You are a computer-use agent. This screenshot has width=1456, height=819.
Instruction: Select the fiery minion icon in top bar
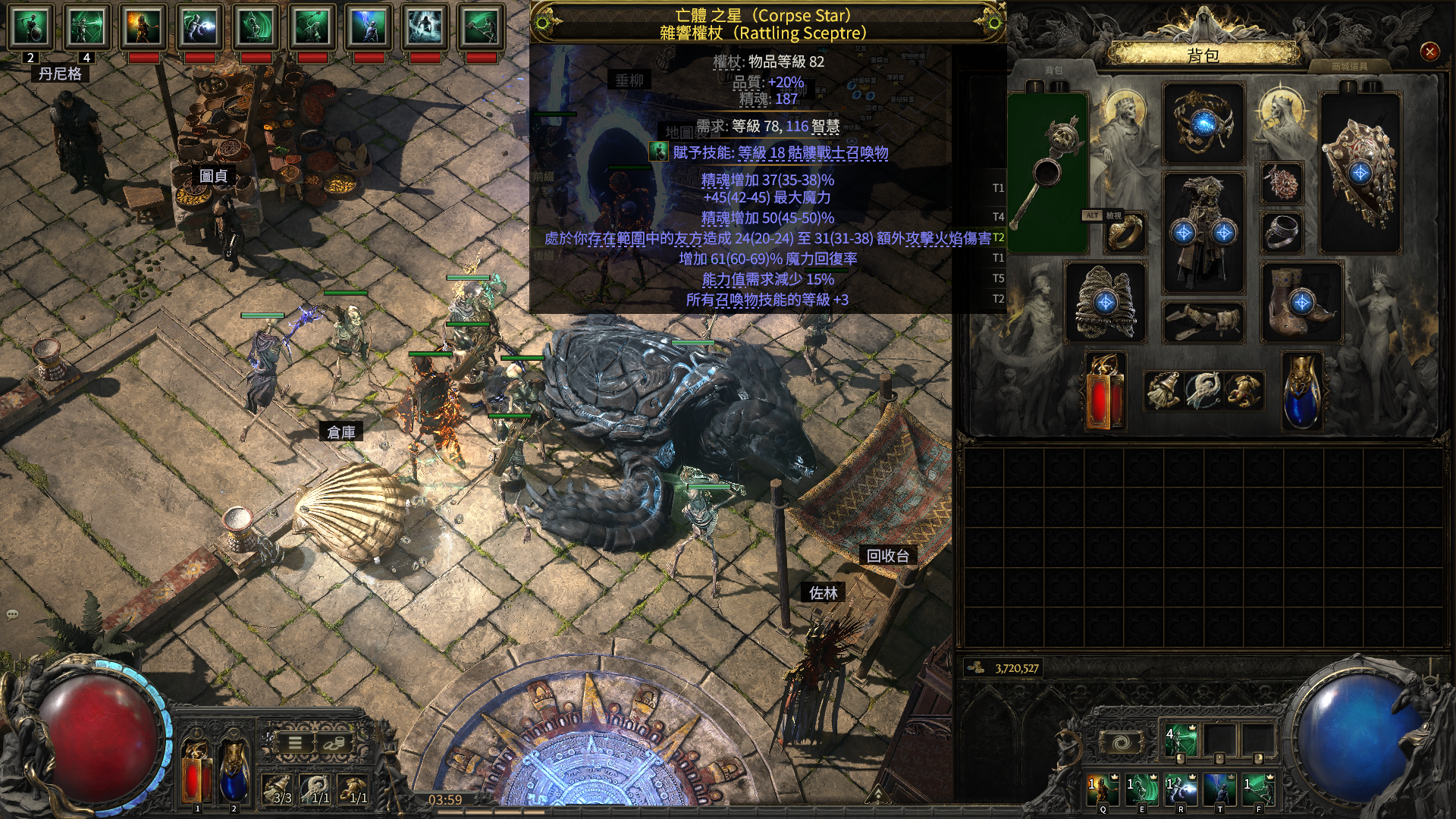(143, 27)
